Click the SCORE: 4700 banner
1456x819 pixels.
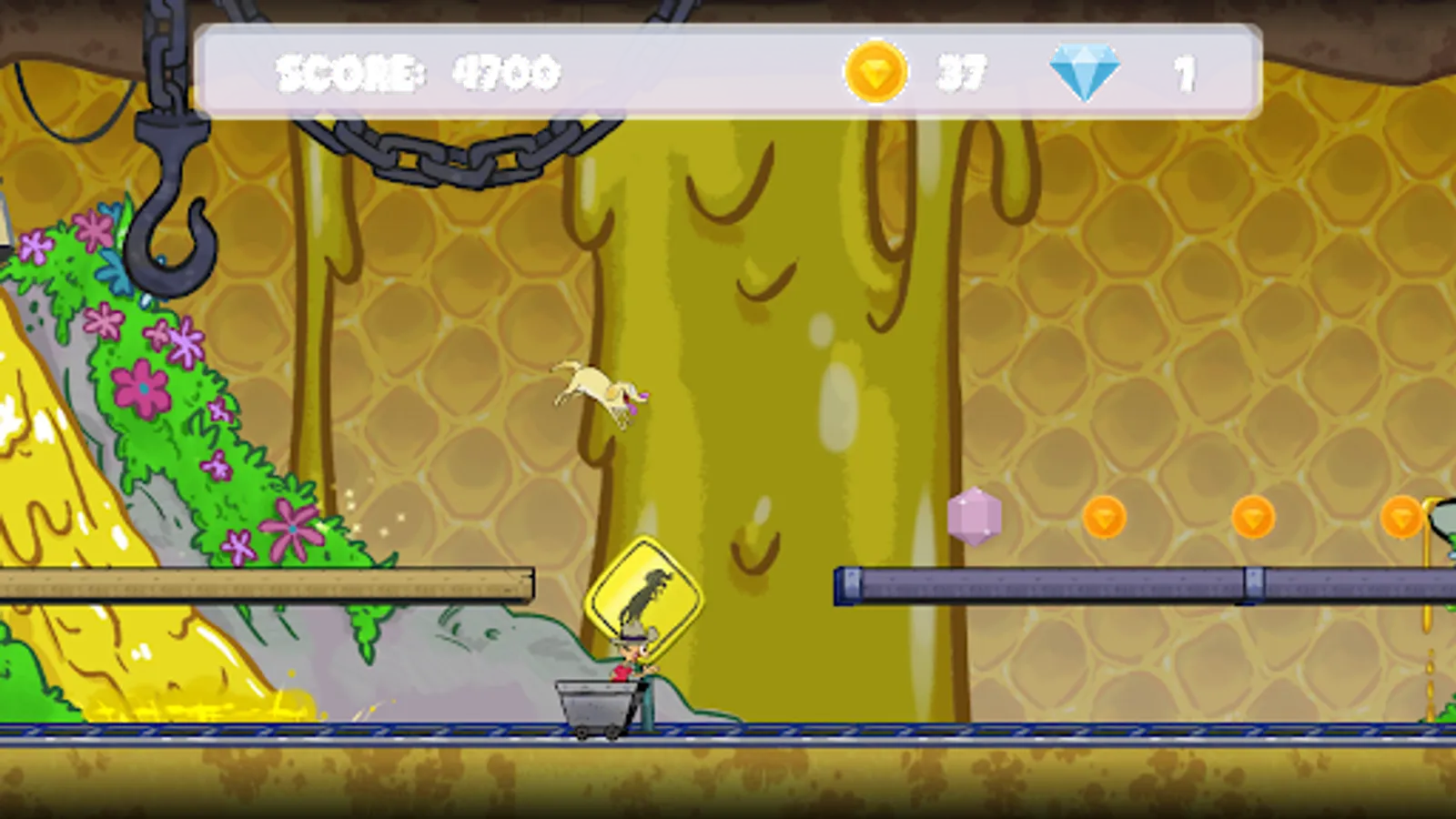point(419,73)
